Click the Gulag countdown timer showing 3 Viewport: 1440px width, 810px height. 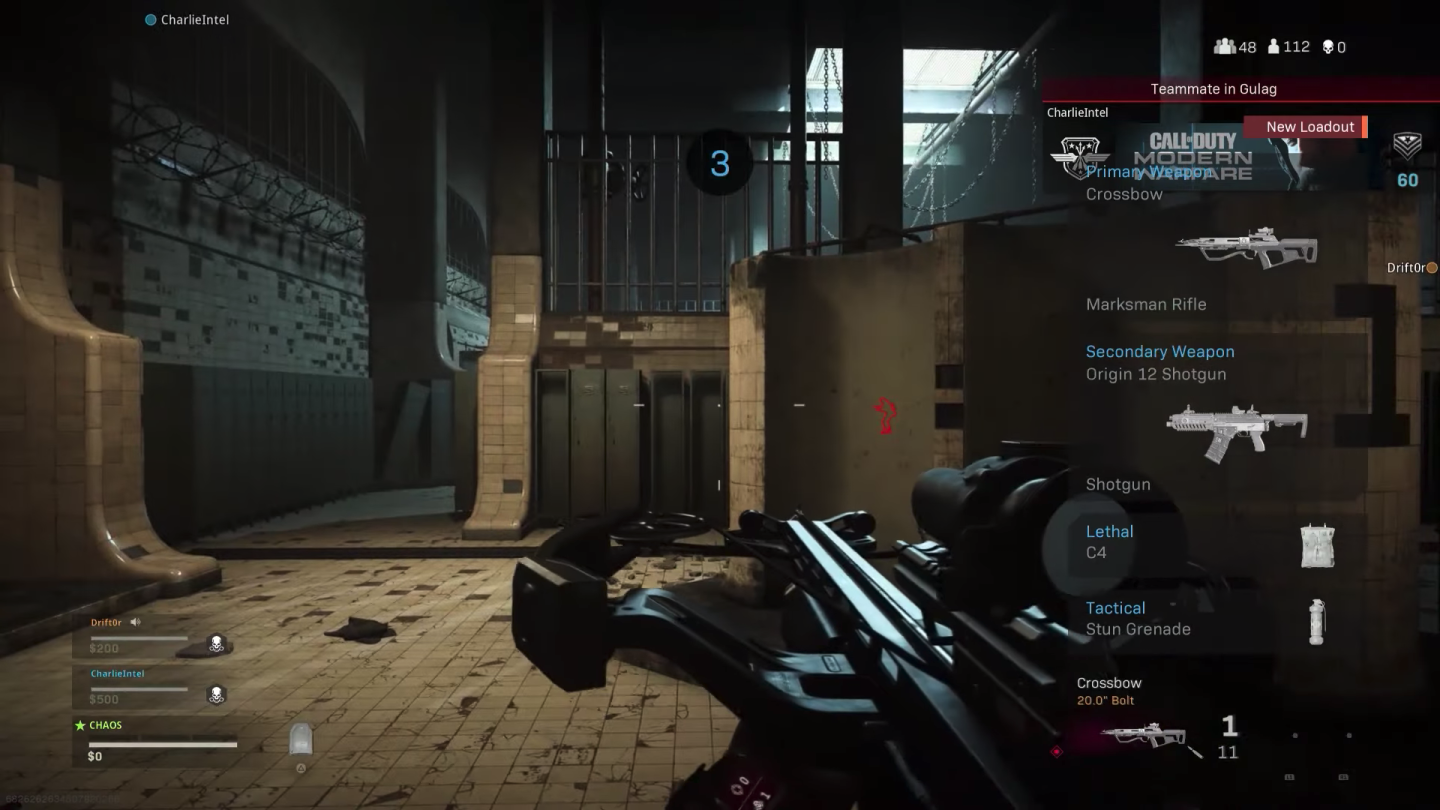pos(717,164)
